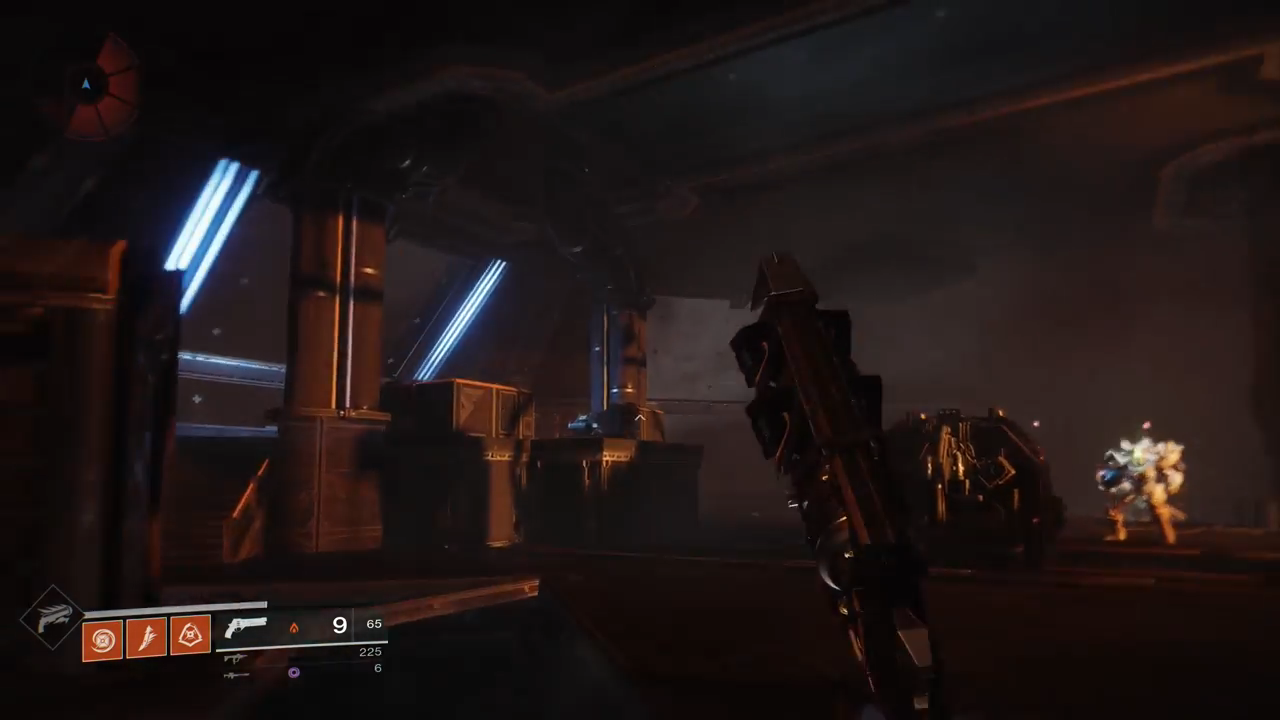Select the swirling grenade ability icon
Image resolution: width=1280 pixels, height=720 pixels.
pos(102,640)
